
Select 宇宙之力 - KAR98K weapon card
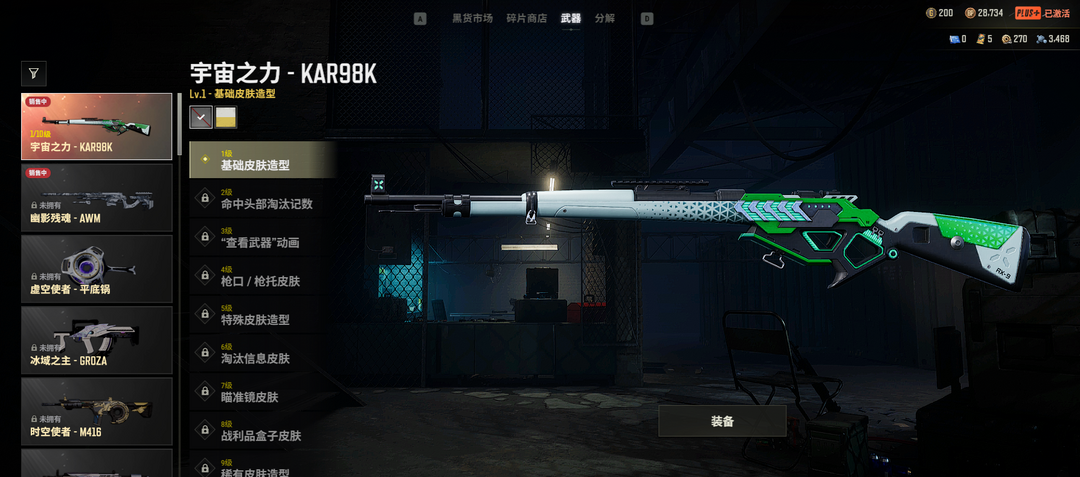[x=97, y=127]
